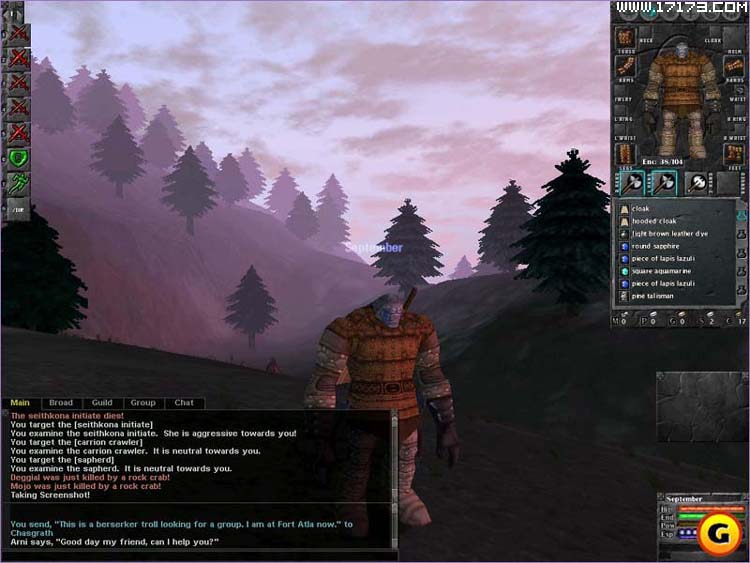The image size is (750, 563).
Task: Toggle the green running figure sprint icon
Action: tap(18, 183)
